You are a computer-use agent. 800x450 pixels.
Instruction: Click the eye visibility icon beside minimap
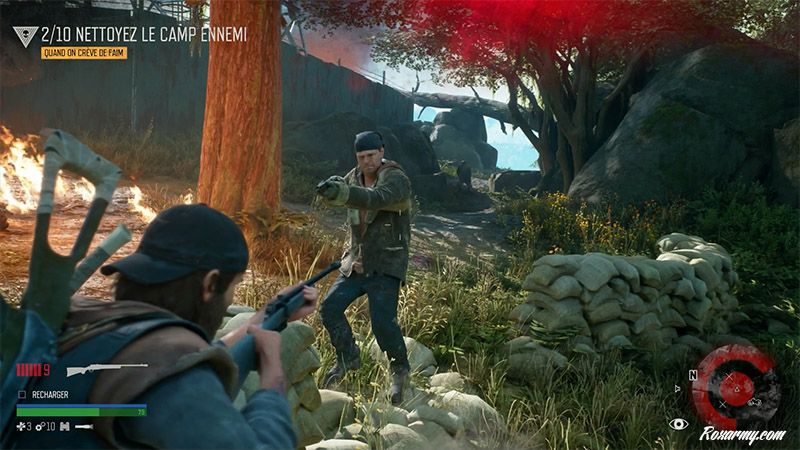click(678, 424)
